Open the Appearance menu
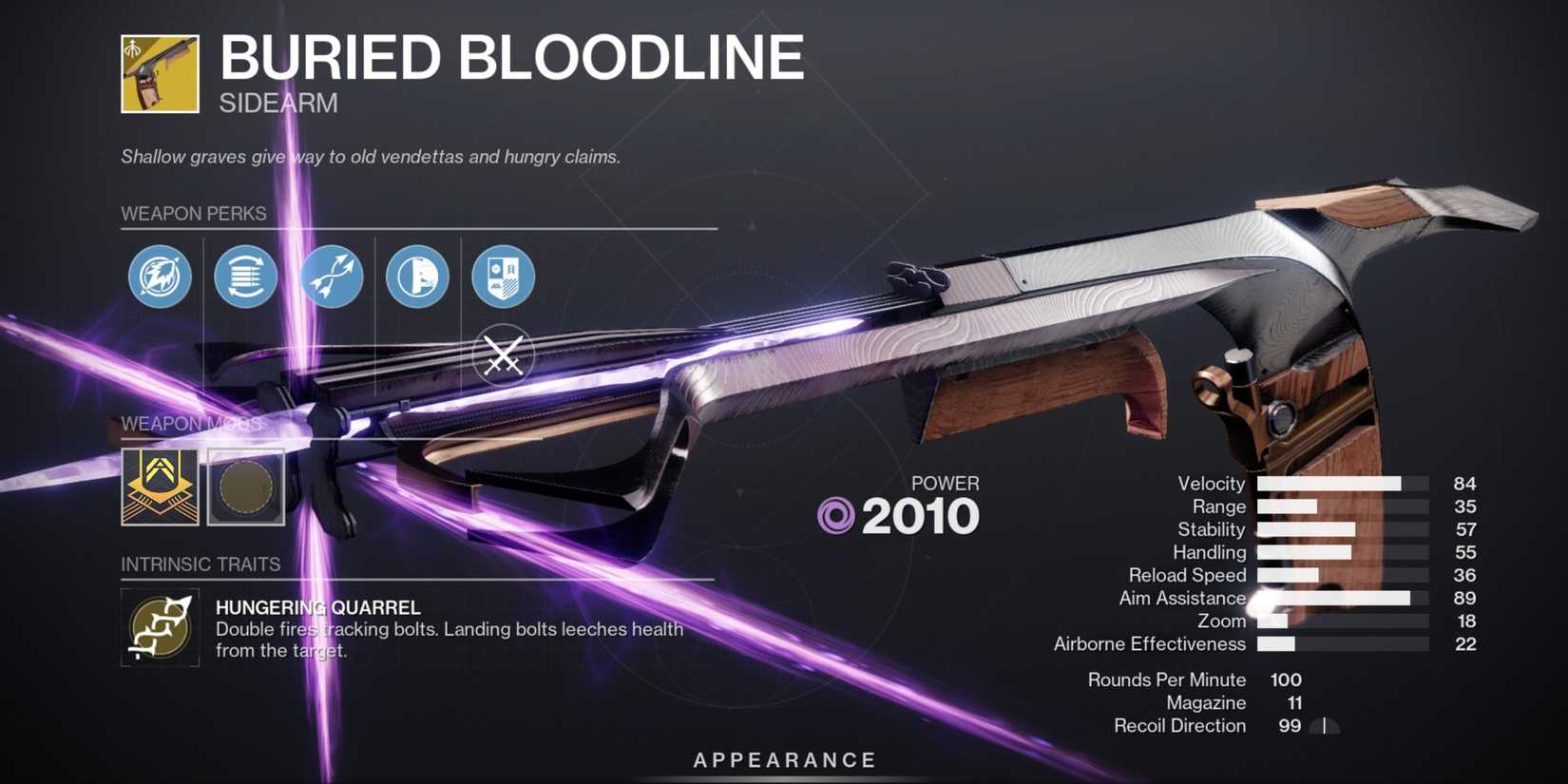 pos(783,759)
